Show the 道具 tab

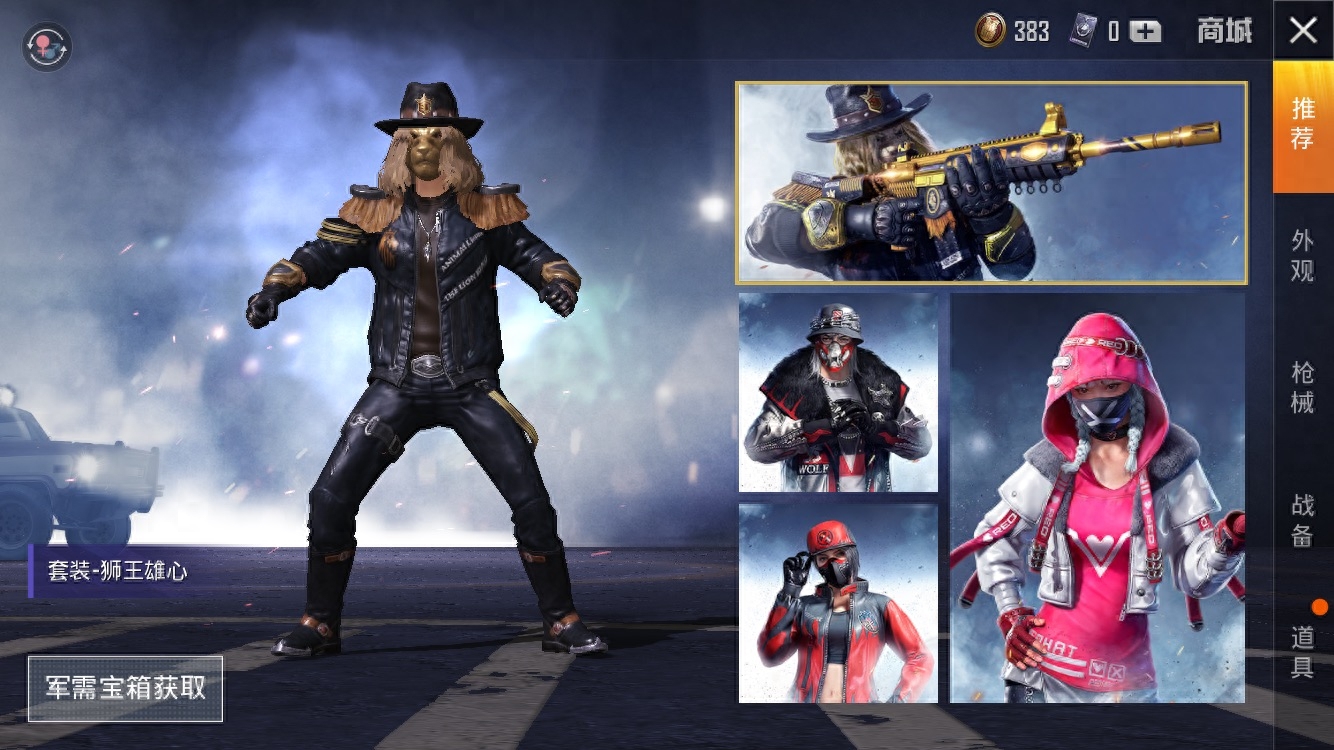pyautogui.click(x=1303, y=652)
